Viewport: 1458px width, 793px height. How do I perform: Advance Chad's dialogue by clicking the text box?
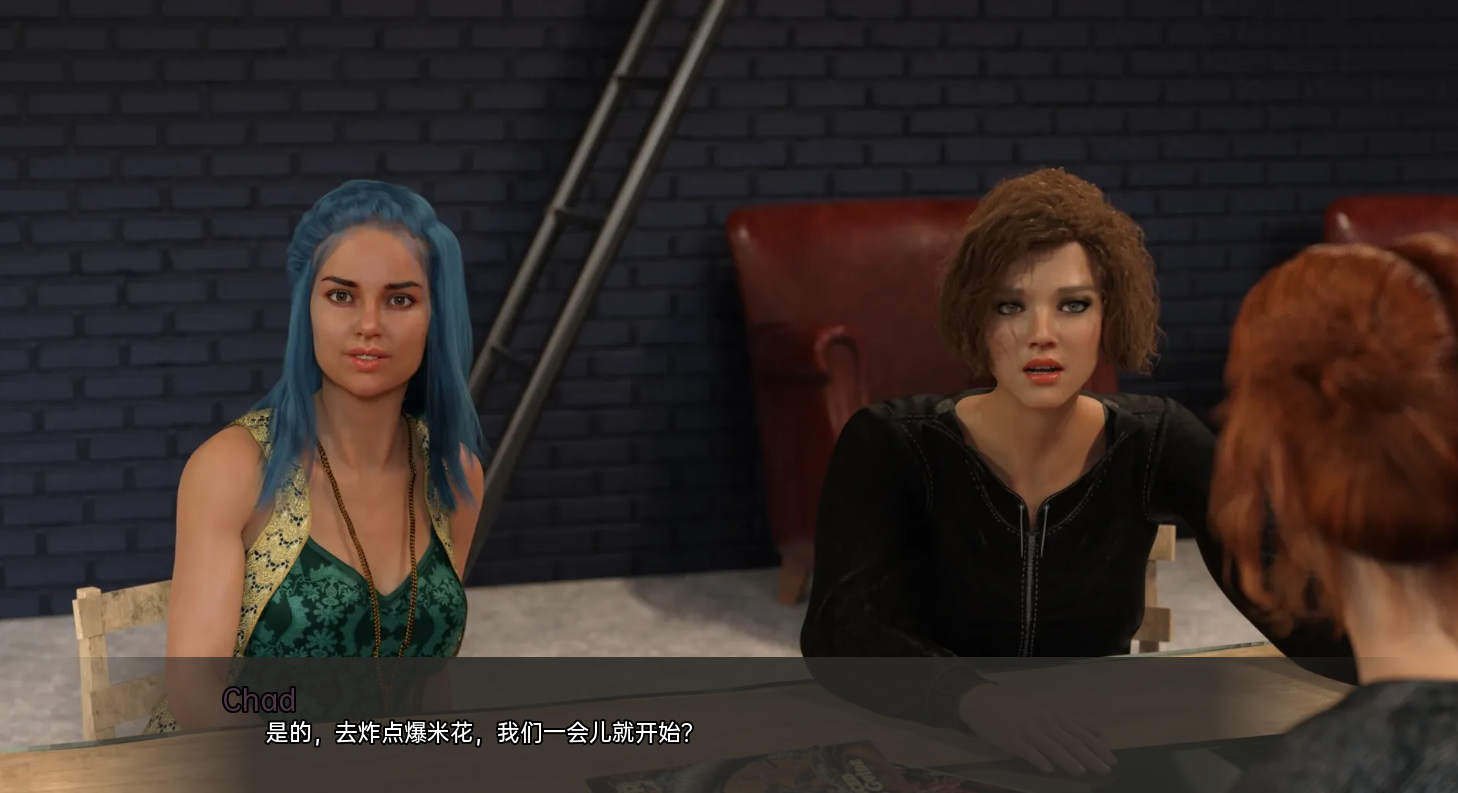(x=728, y=723)
